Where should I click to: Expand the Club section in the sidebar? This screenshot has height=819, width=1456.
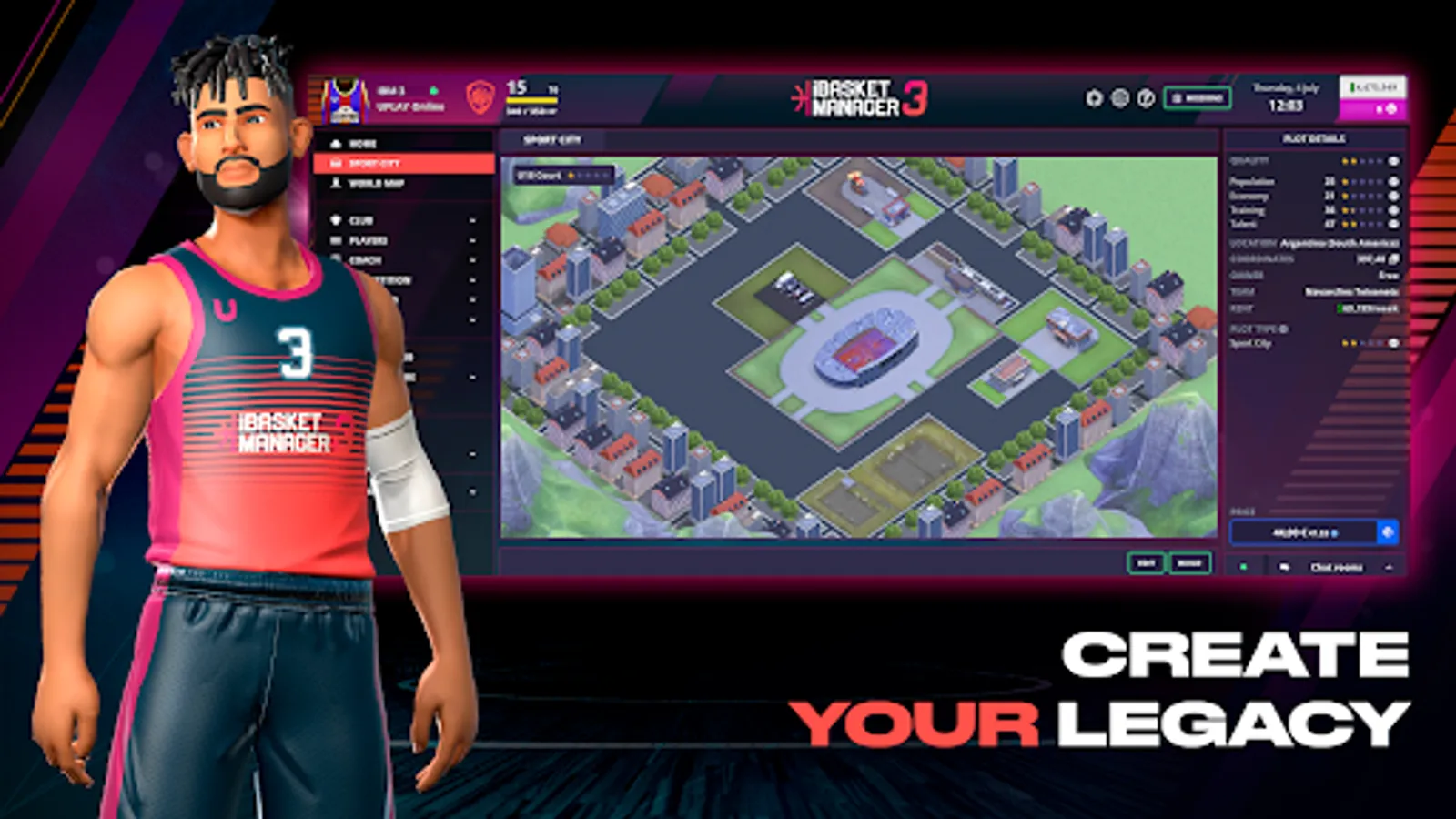pos(473,220)
